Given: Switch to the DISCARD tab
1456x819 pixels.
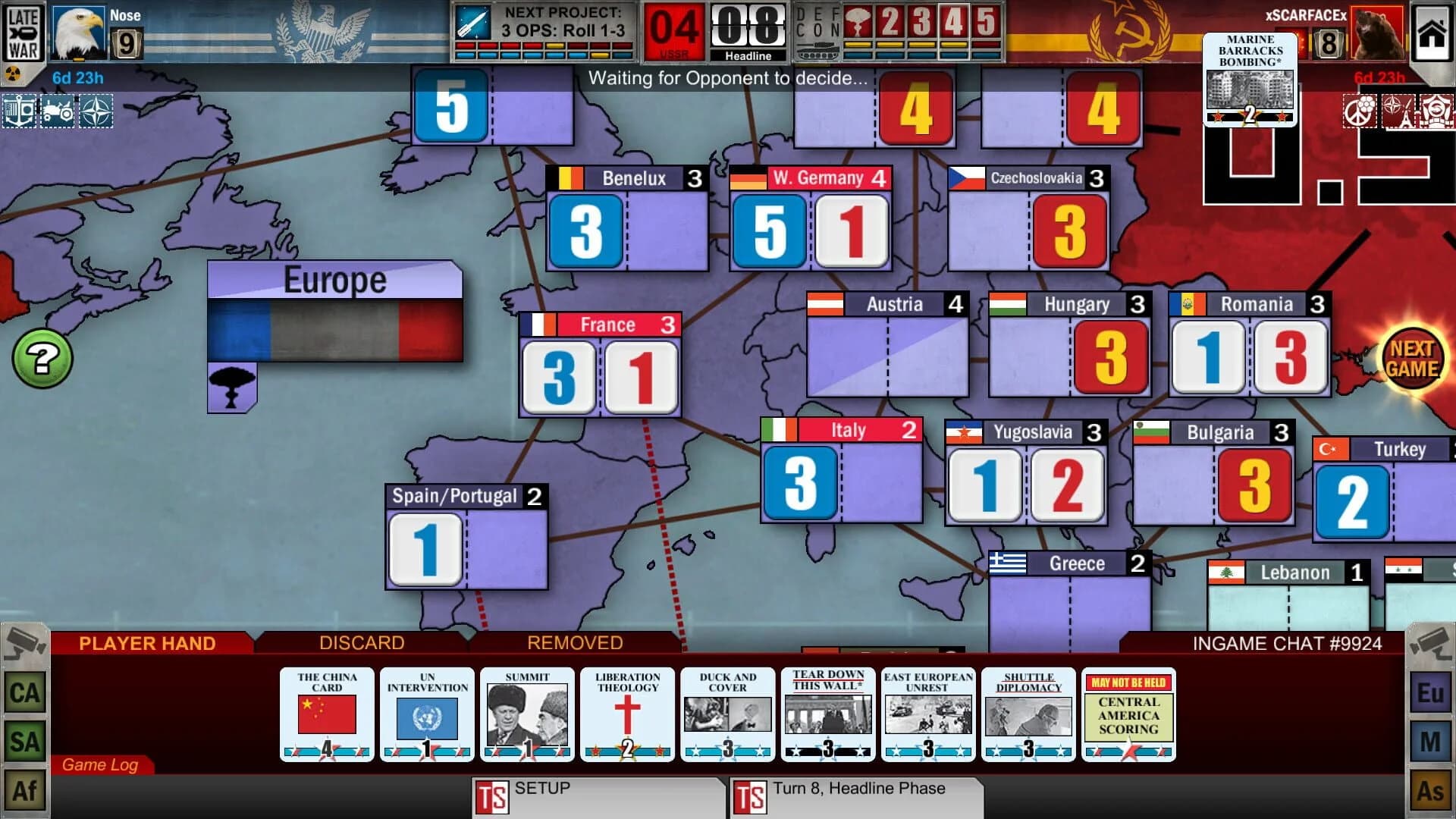Looking at the screenshot, I should pos(360,643).
